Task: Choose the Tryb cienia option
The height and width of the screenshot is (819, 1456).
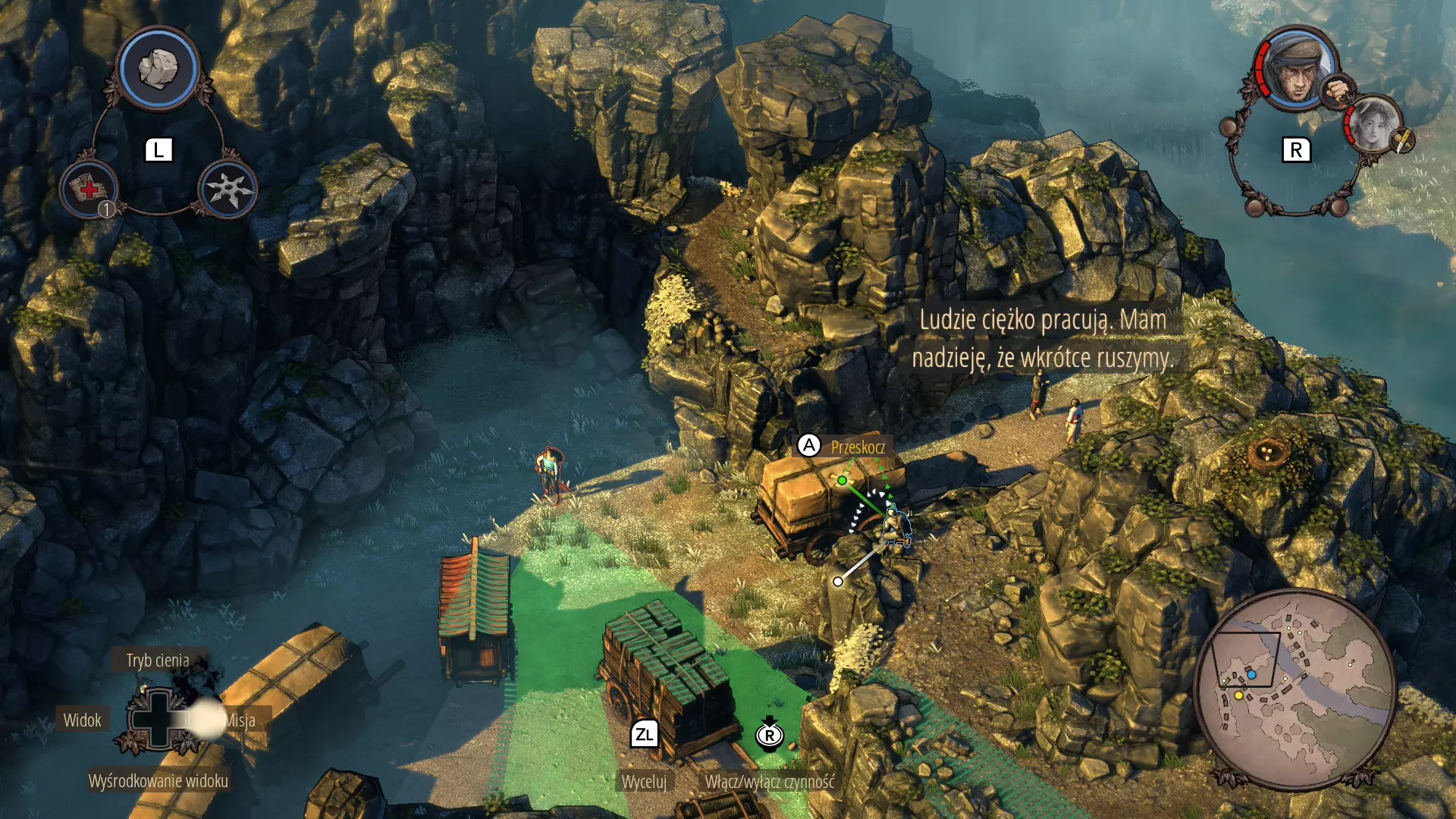Action: coord(158,661)
